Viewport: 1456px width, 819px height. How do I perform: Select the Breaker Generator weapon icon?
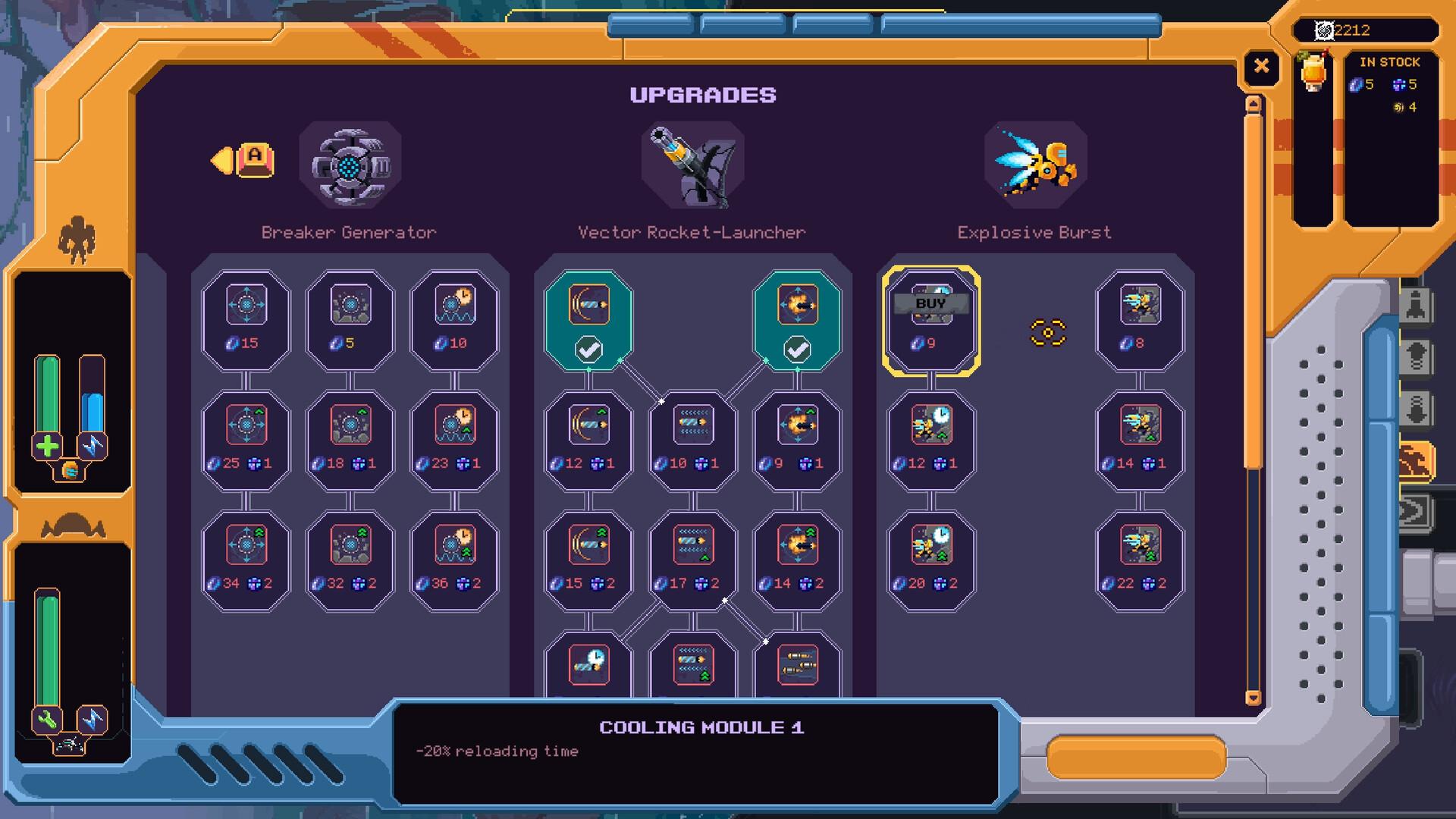[350, 163]
